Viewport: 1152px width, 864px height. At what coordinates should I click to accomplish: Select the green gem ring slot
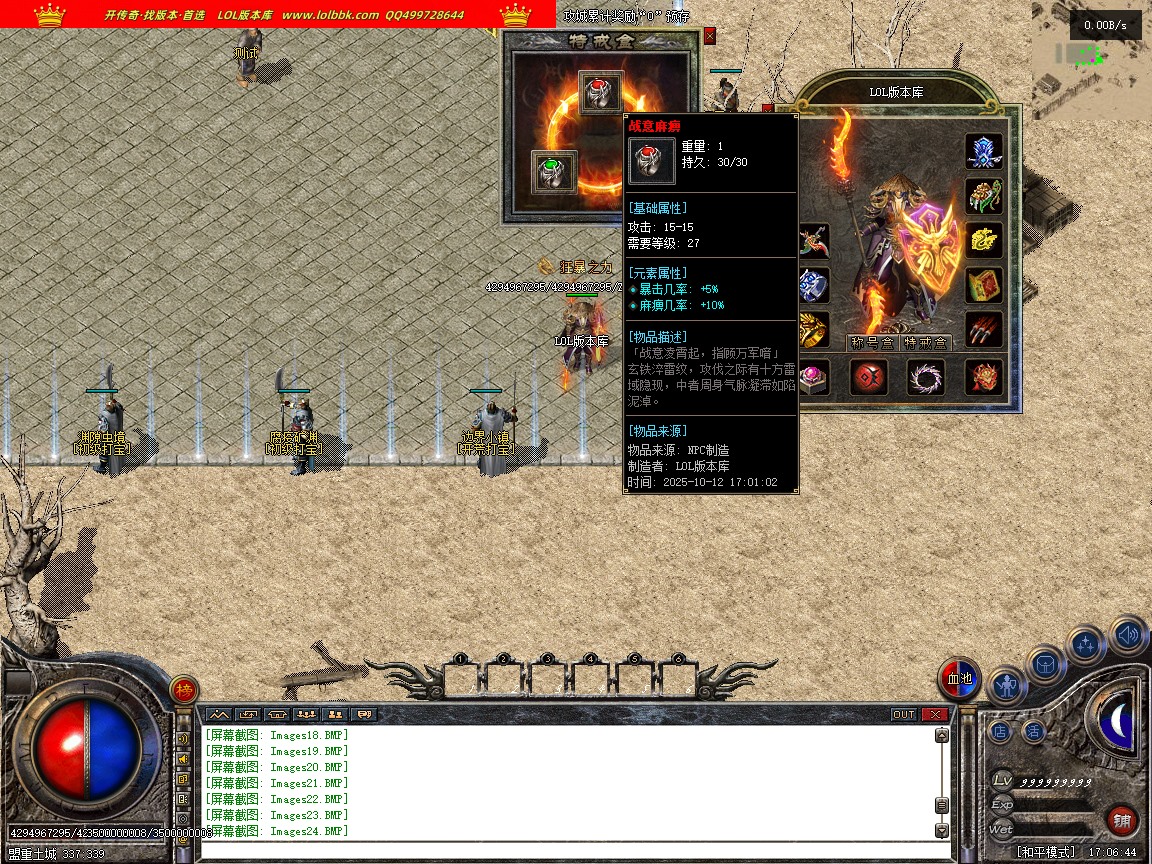[x=554, y=173]
